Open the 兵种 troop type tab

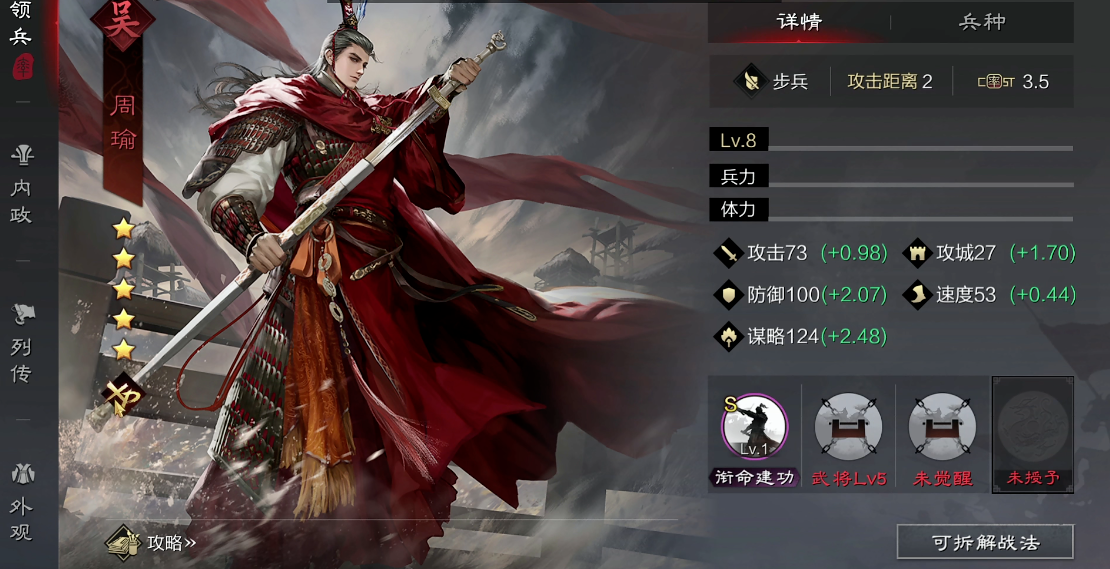982,22
